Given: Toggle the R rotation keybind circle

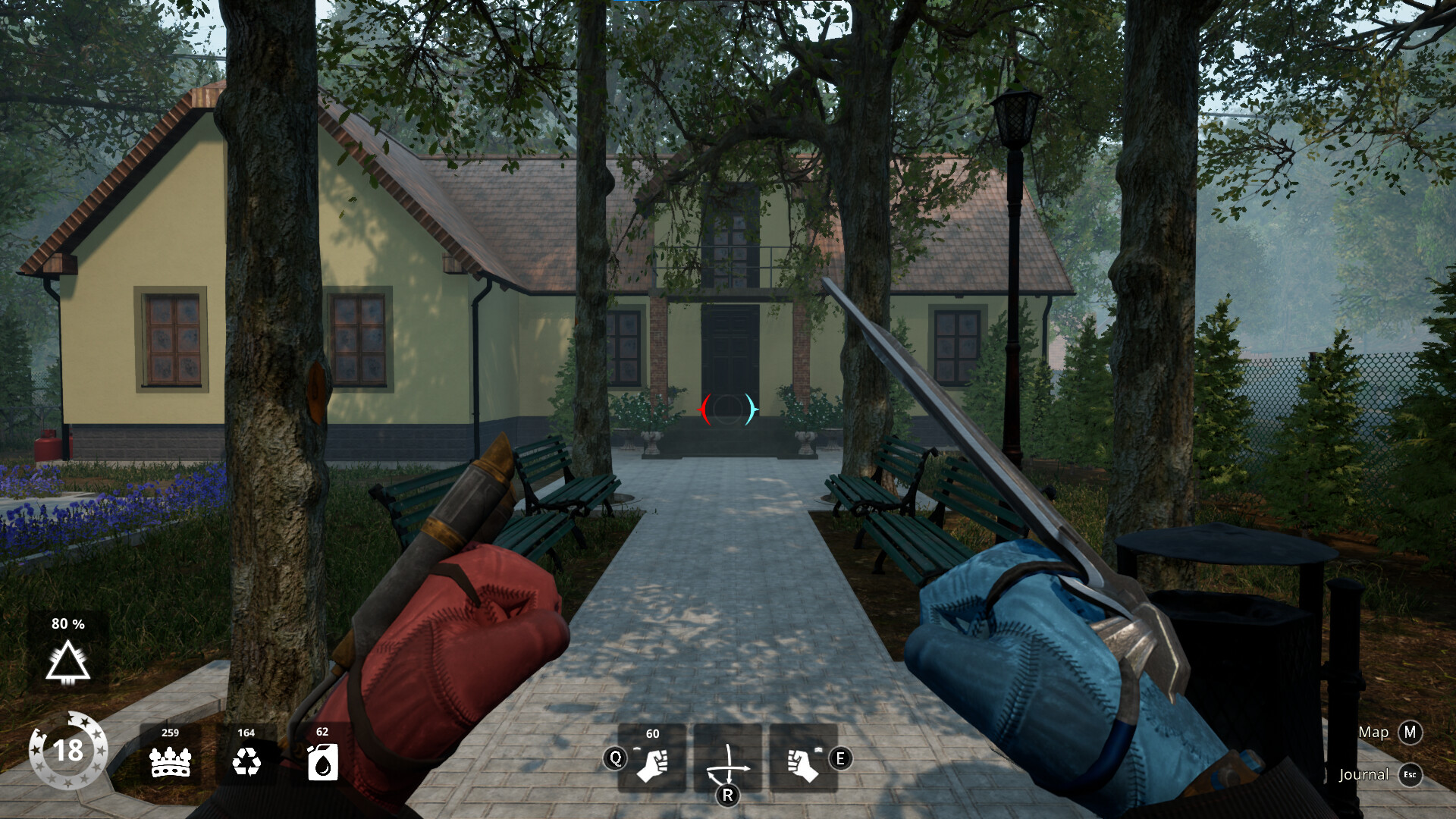Looking at the screenshot, I should pos(729,796).
